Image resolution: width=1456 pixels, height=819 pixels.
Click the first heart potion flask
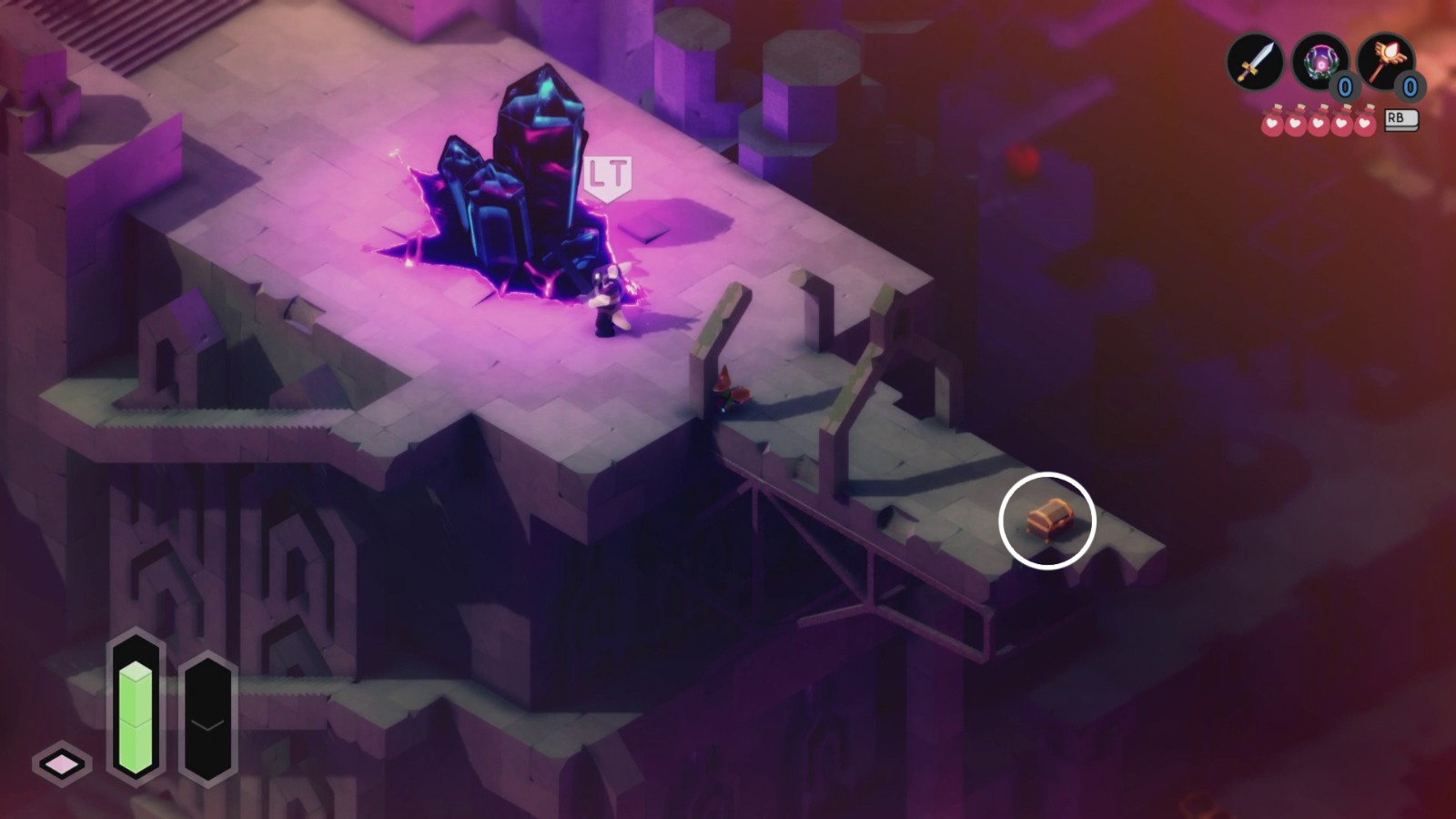[x=1273, y=122]
